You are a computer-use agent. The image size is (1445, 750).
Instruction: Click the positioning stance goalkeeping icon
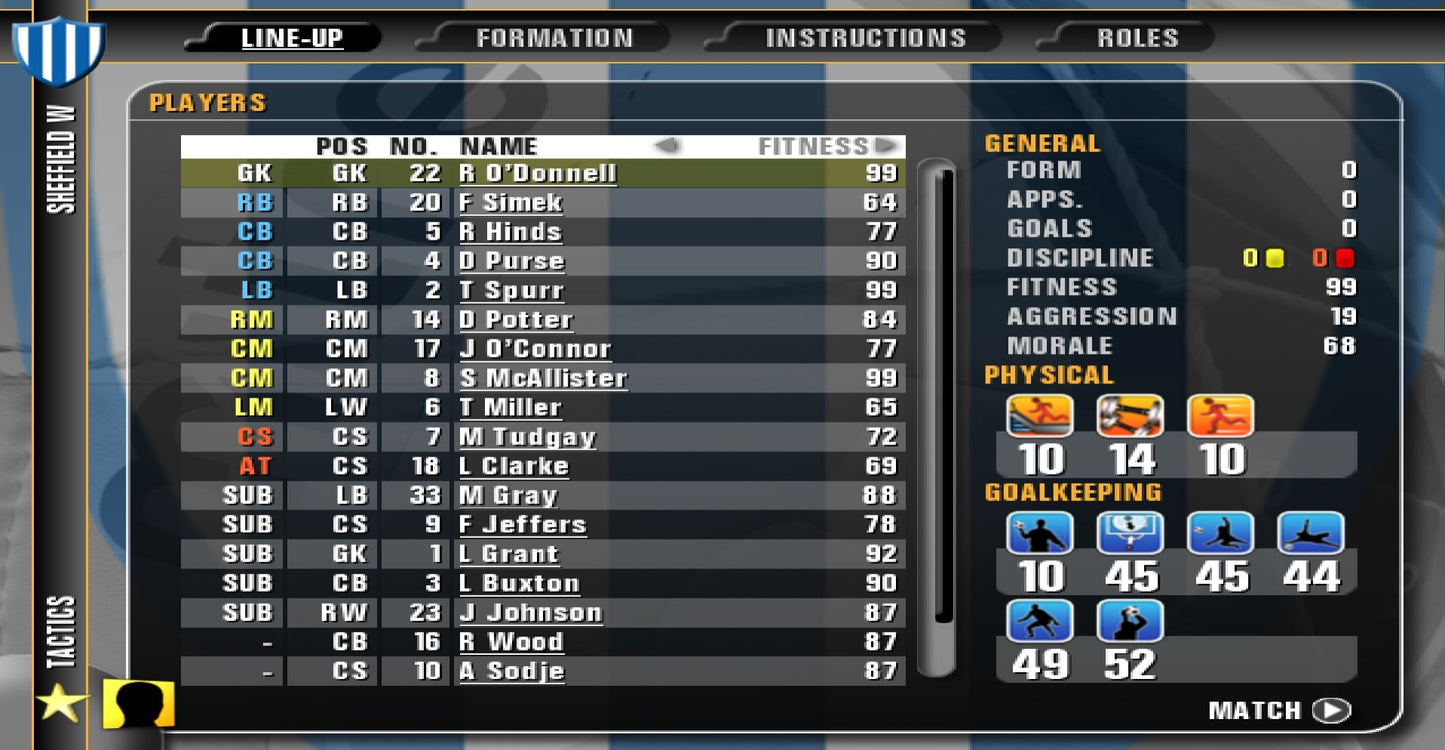(x=1040, y=622)
